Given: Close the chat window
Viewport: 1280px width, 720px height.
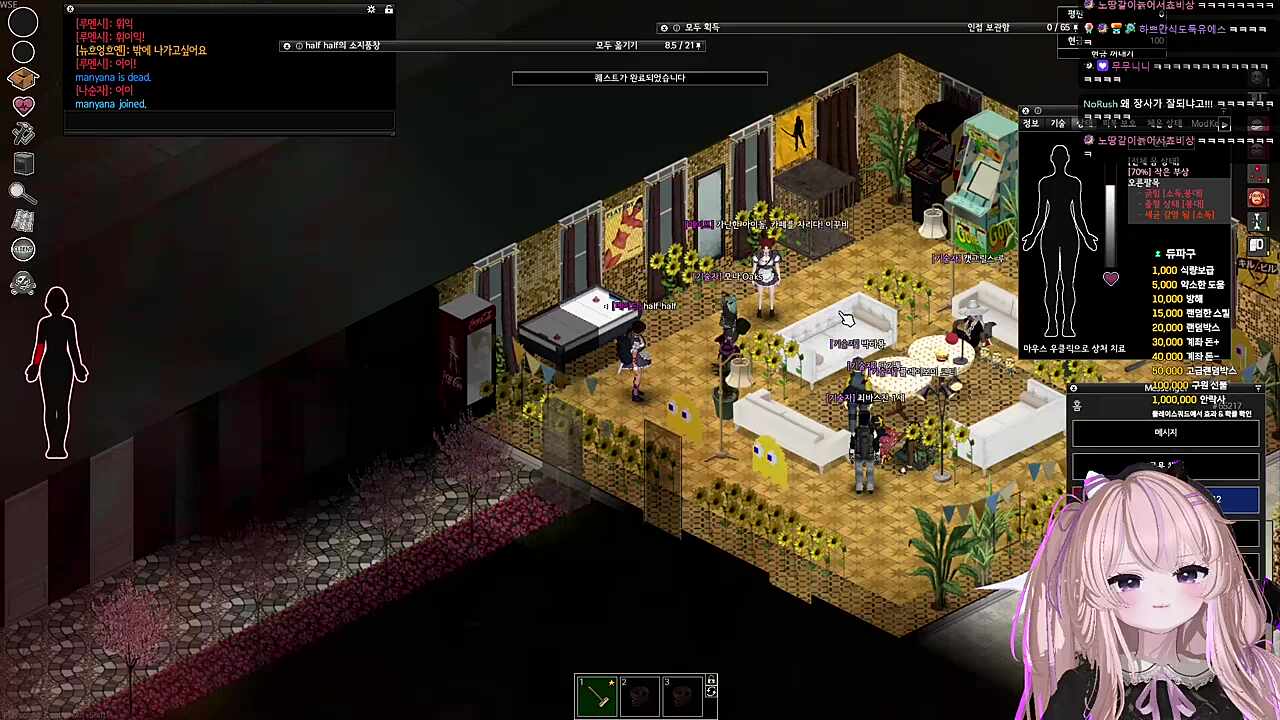Looking at the screenshot, I should click(x=70, y=9).
